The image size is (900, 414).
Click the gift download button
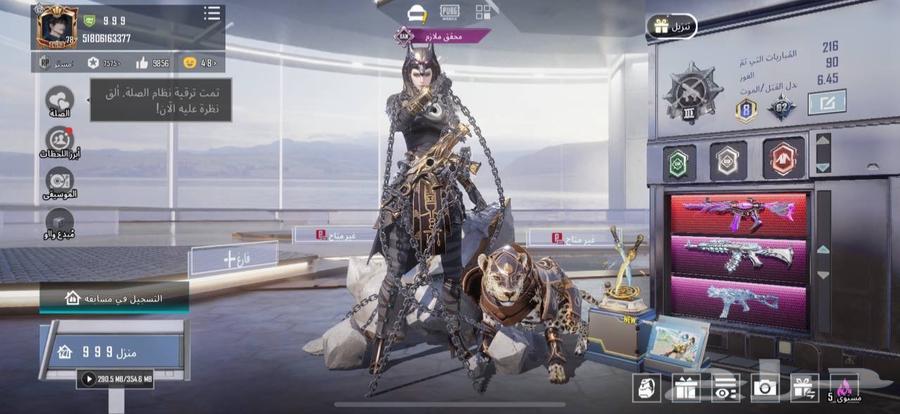671,26
